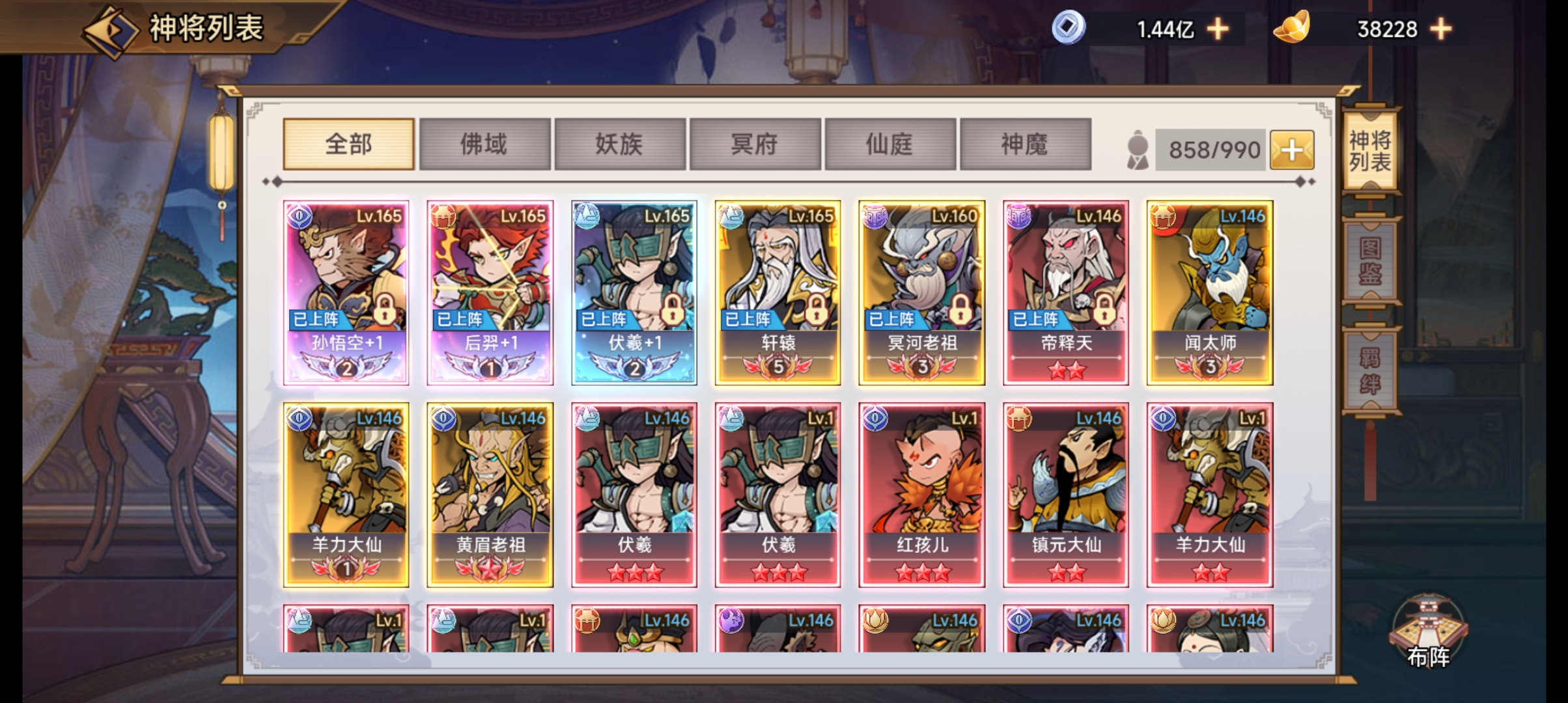The width and height of the screenshot is (1568, 703).
Task: Expand hero capacity via plus beside 858/990
Action: pyautogui.click(x=1292, y=148)
